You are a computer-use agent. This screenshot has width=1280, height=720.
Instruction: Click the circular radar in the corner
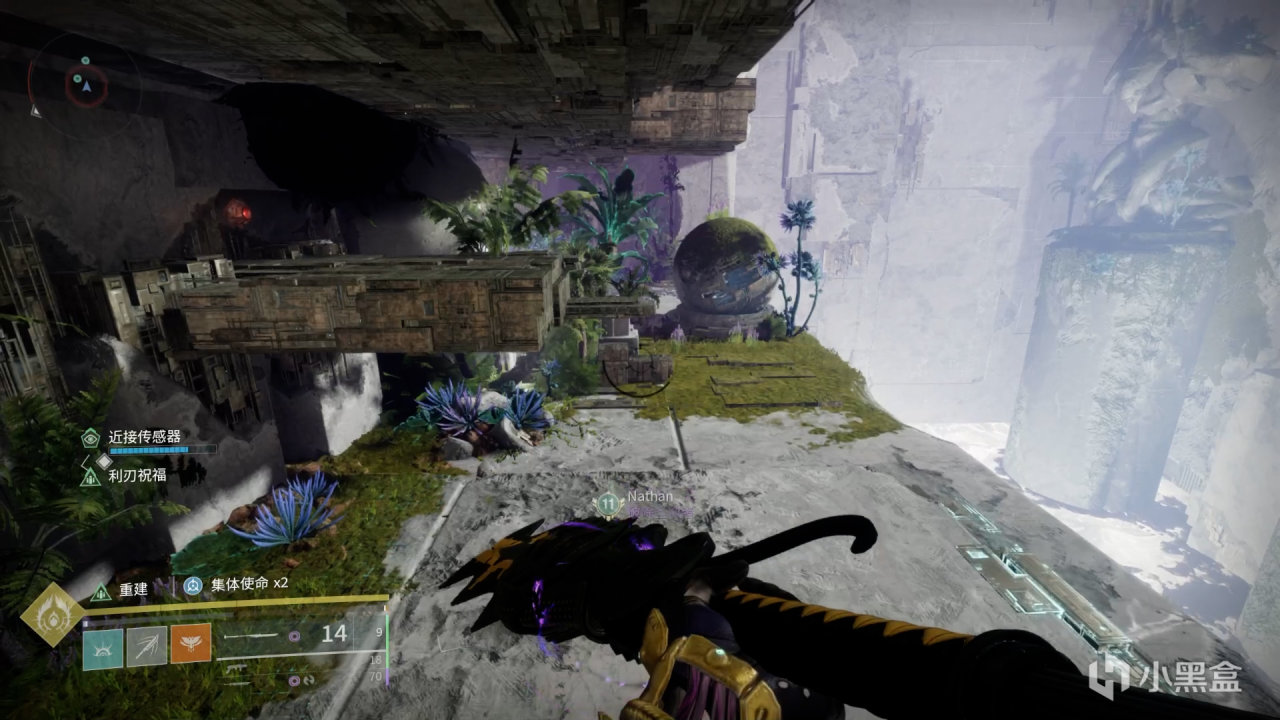pyautogui.click(x=85, y=84)
